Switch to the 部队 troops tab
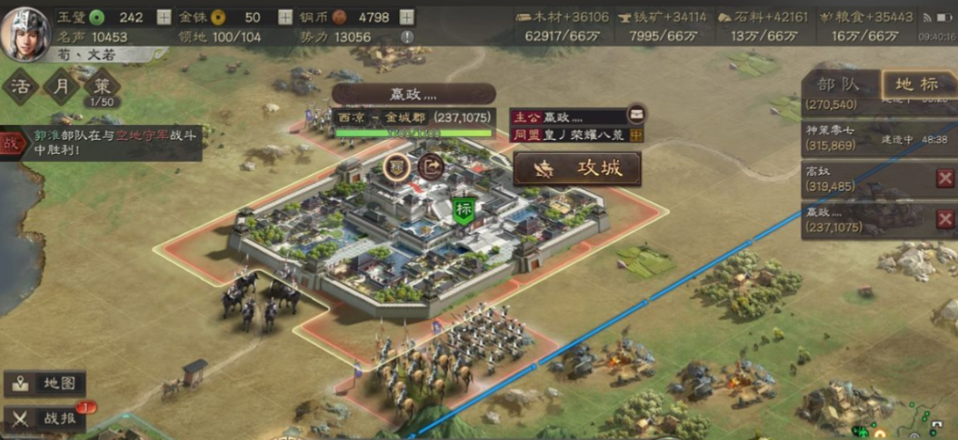Image resolution: width=958 pixels, height=440 pixels. pos(838,85)
